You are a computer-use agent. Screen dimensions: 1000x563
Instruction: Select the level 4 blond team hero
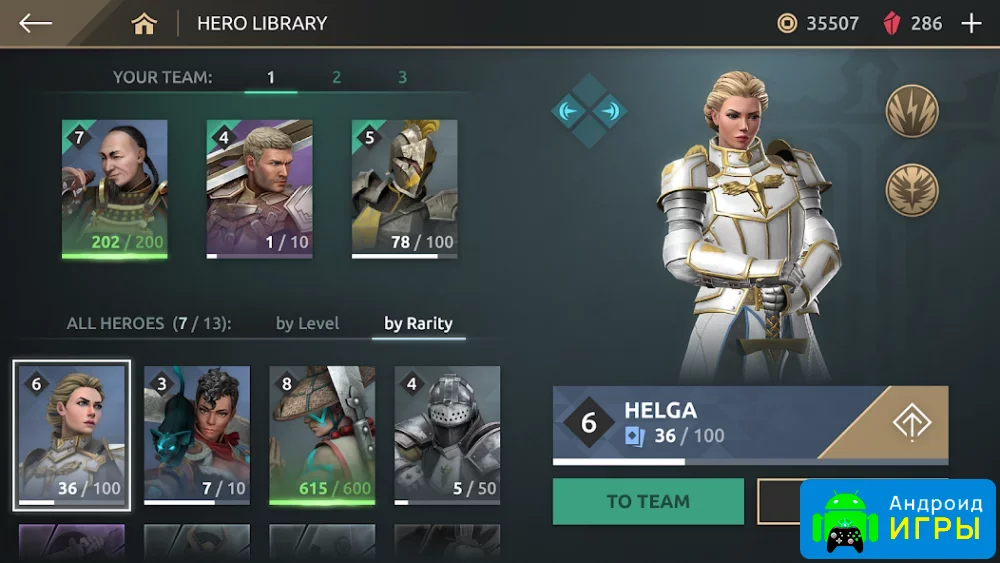coord(260,188)
